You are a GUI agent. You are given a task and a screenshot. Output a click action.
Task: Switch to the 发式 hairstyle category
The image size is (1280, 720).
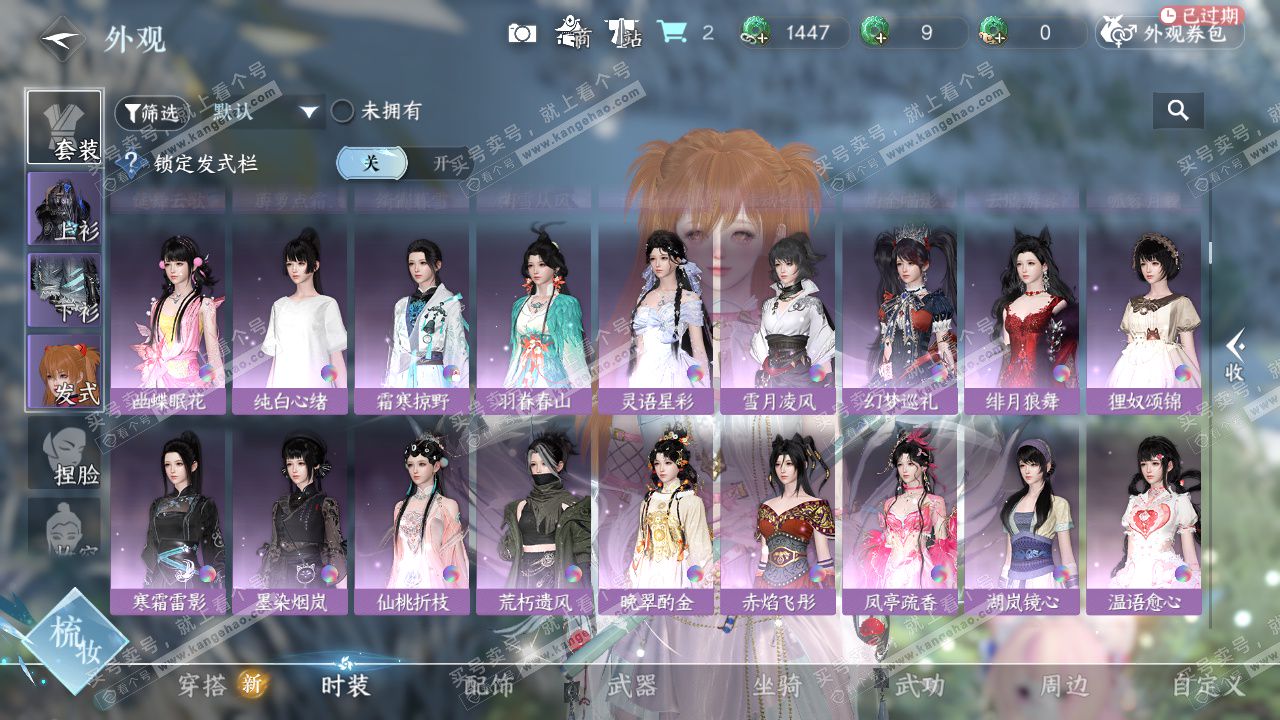point(64,371)
